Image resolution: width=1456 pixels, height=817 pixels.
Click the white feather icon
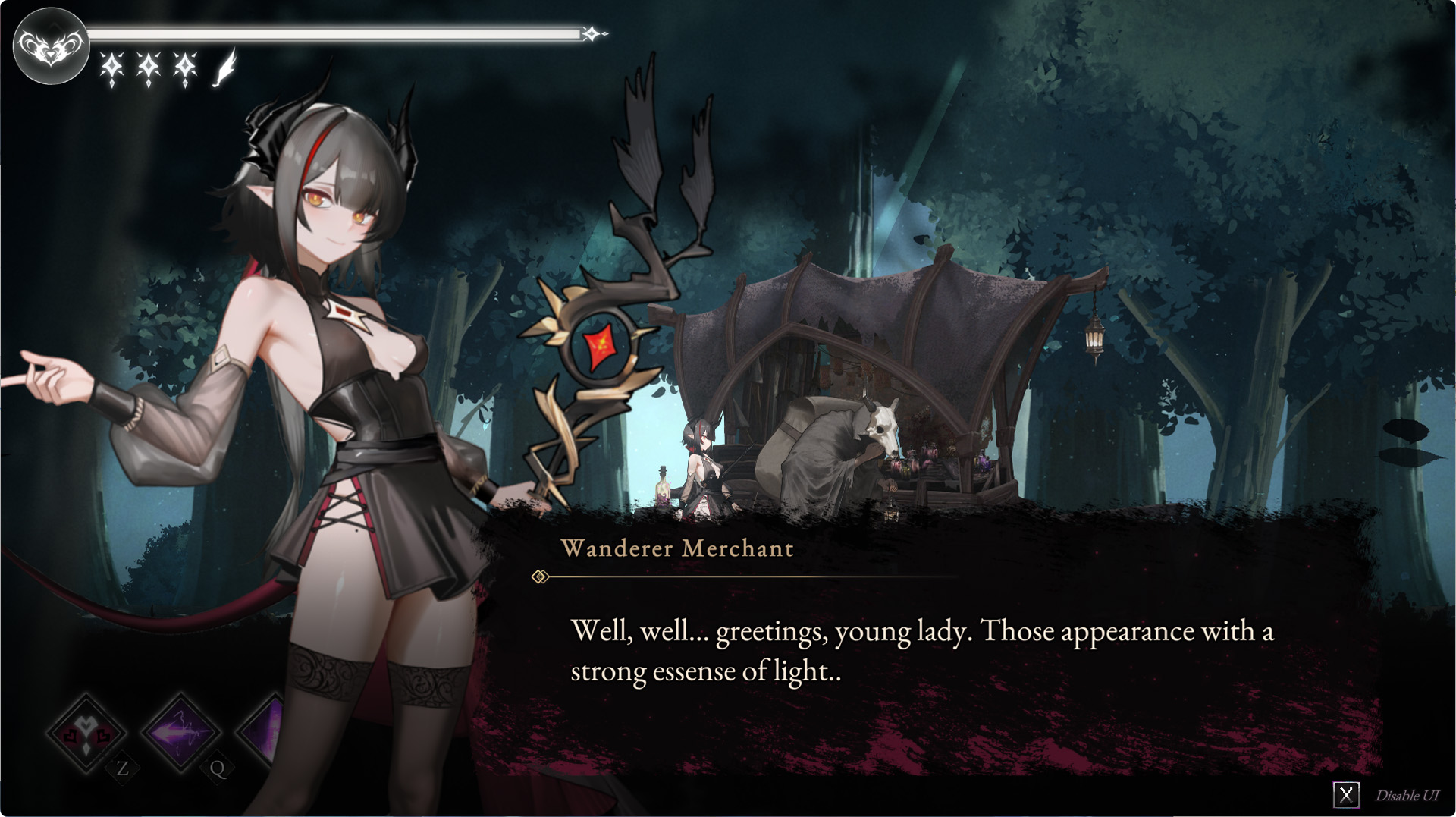coord(224,68)
